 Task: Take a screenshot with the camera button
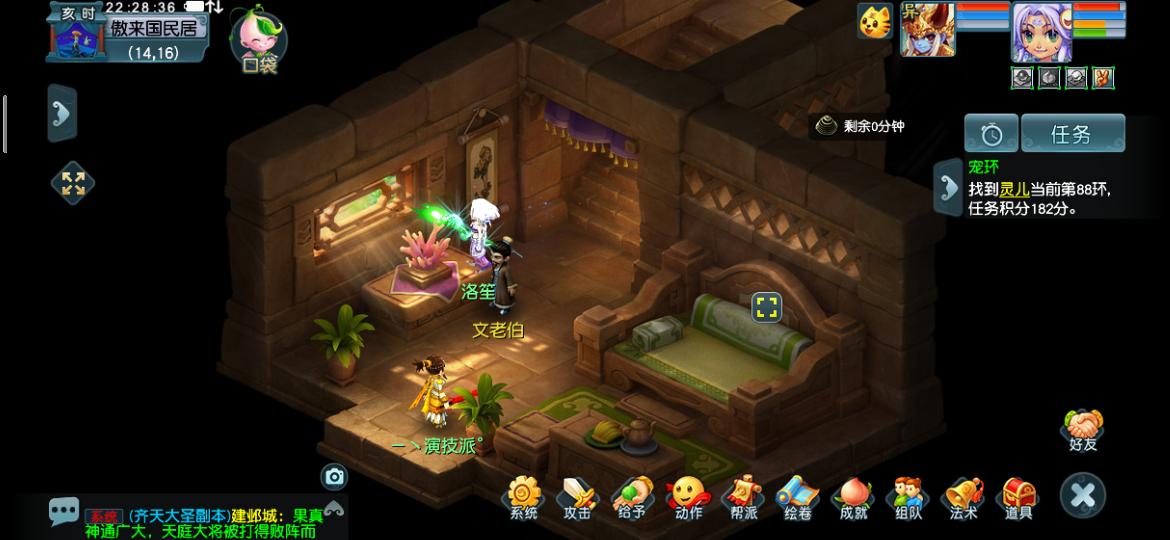tap(334, 476)
